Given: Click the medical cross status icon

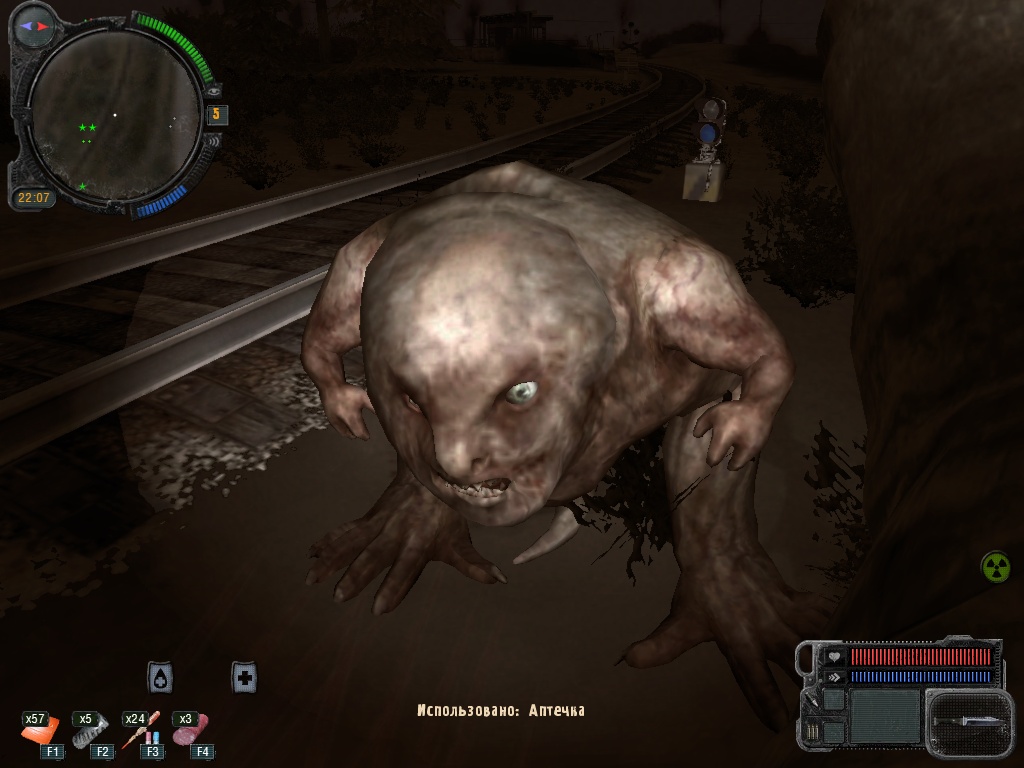Looking at the screenshot, I should coord(244,677).
